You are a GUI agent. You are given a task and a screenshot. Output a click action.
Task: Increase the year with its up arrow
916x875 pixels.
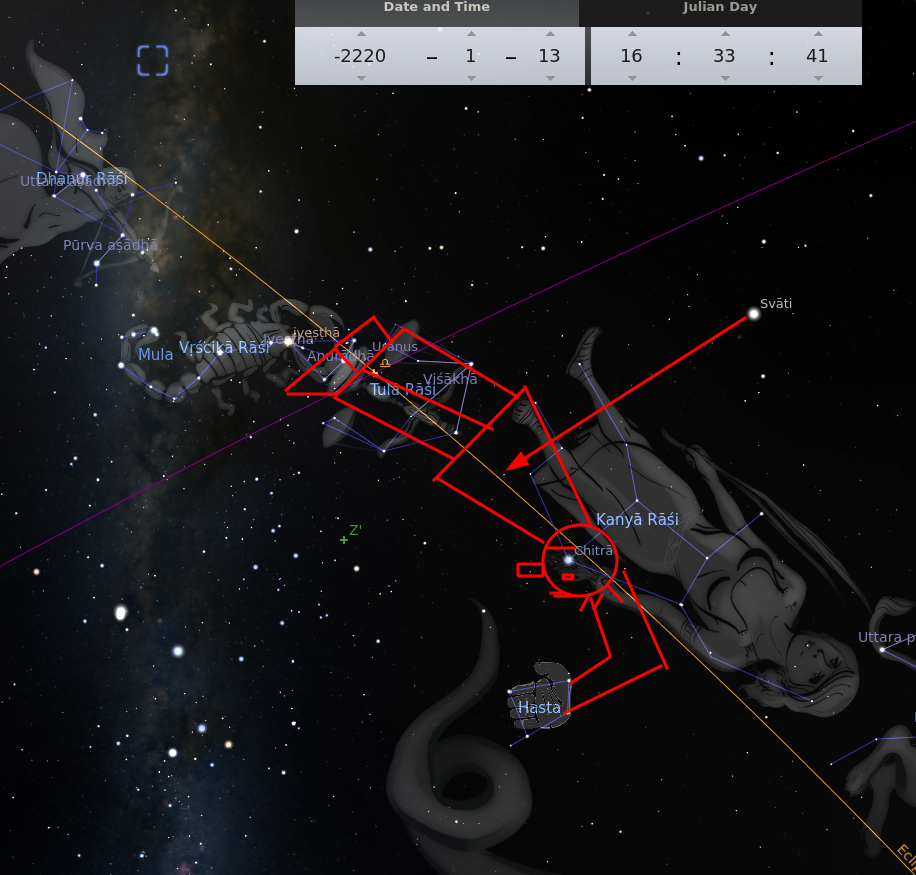(x=360, y=34)
